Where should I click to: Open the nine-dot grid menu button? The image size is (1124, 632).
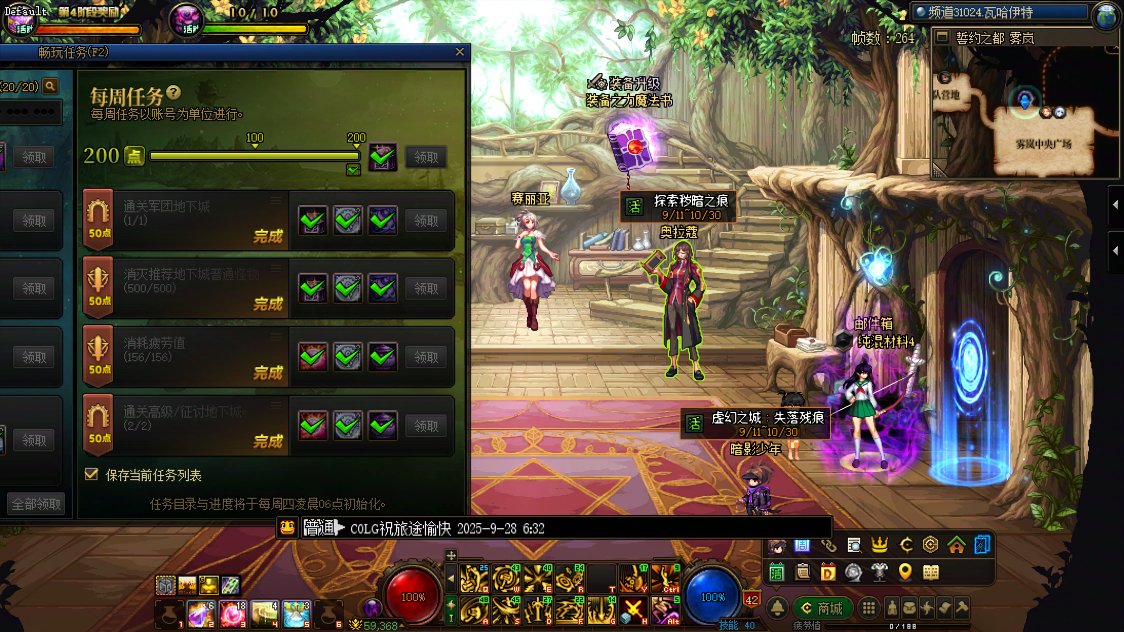(869, 608)
